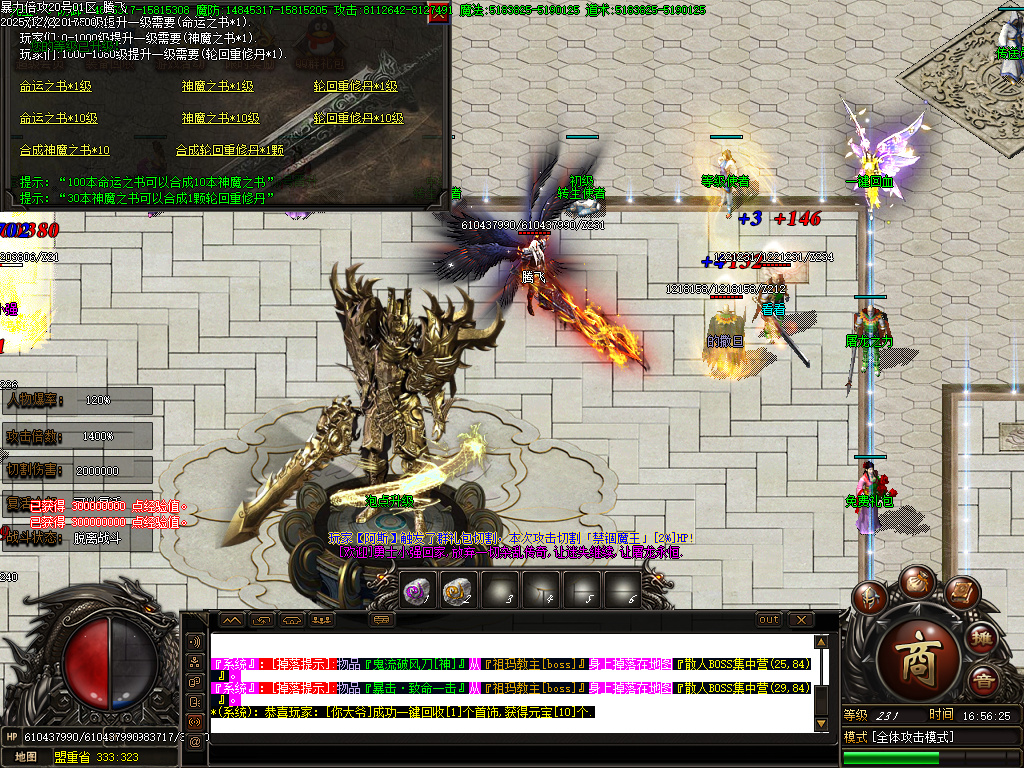Open the stall with the 摊 button

(x=982, y=637)
